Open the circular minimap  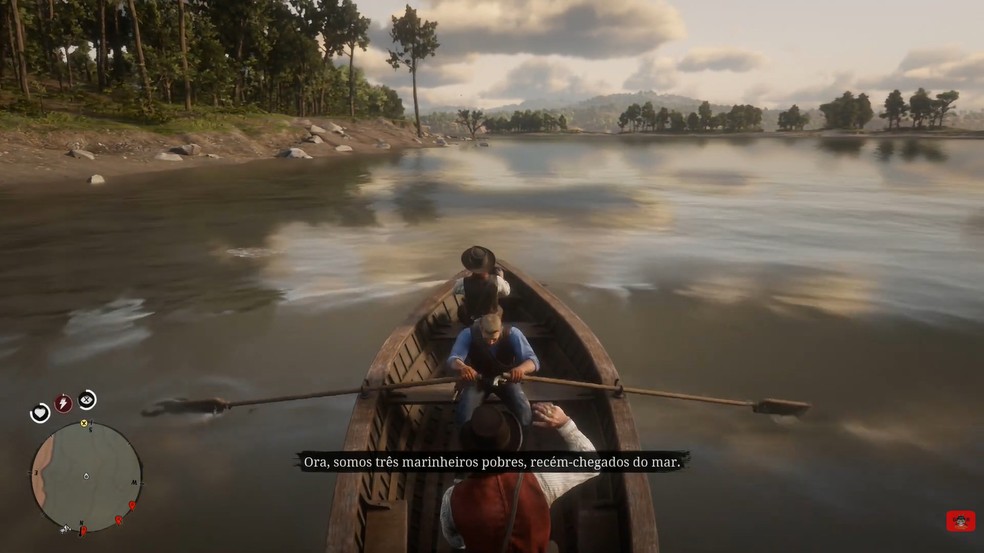[86, 477]
